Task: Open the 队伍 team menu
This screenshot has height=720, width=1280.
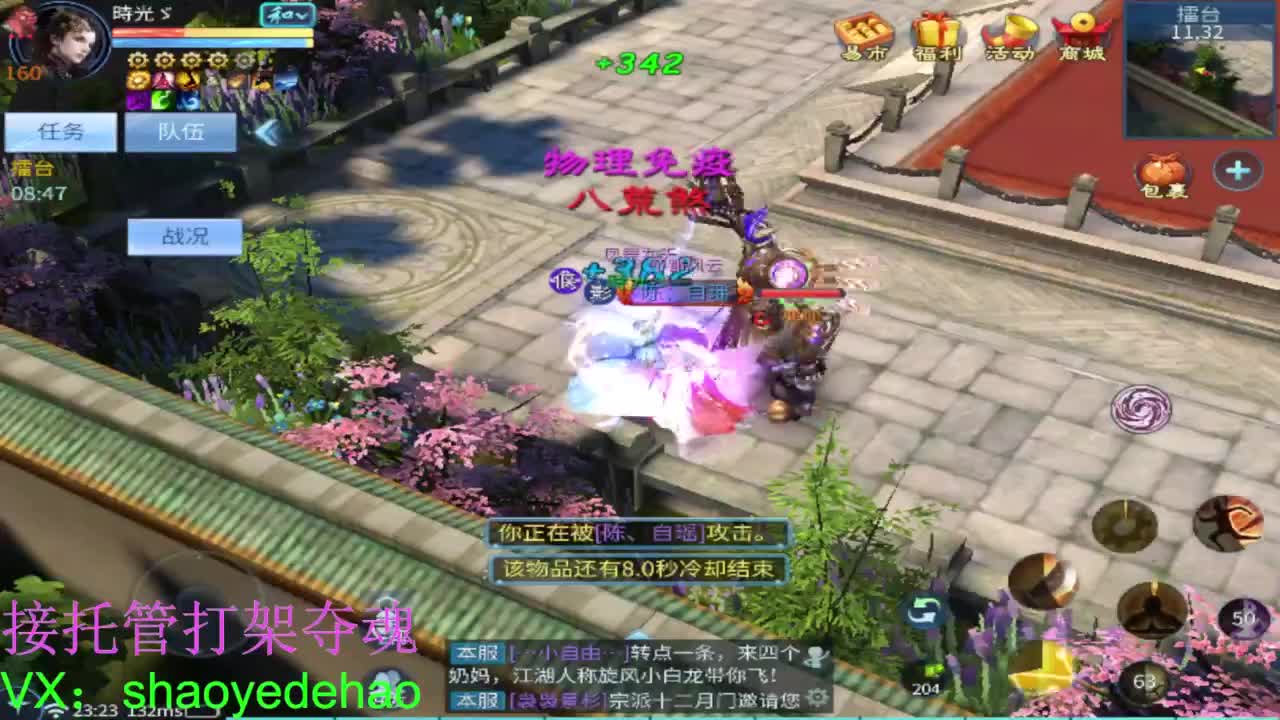Action: (x=178, y=131)
